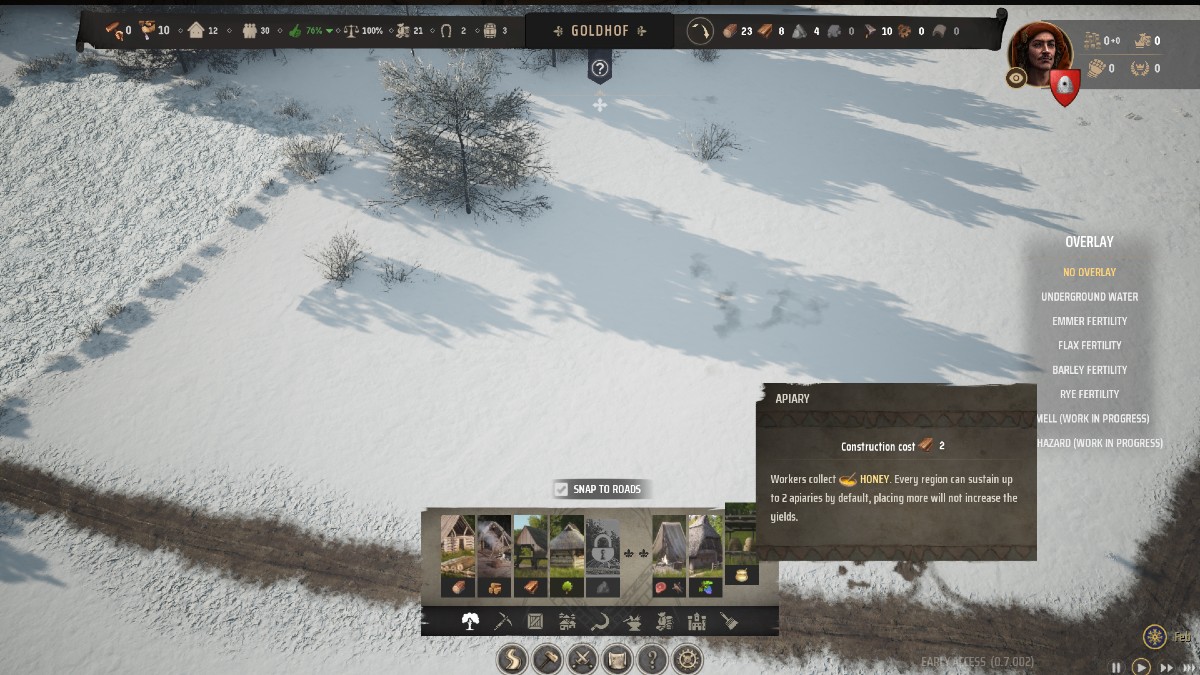
Task: Open the road construction tool
Action: [514, 659]
